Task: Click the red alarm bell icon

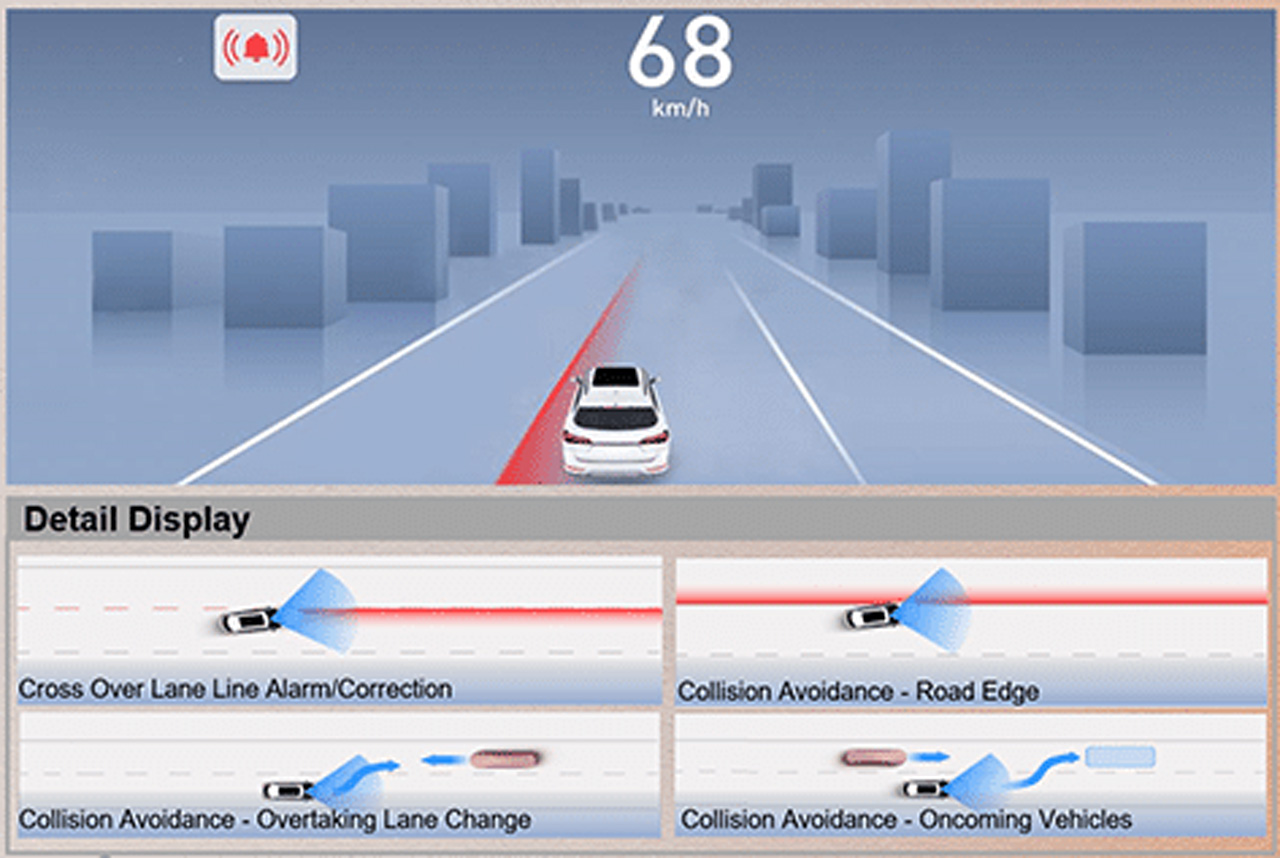Action: click(x=255, y=47)
